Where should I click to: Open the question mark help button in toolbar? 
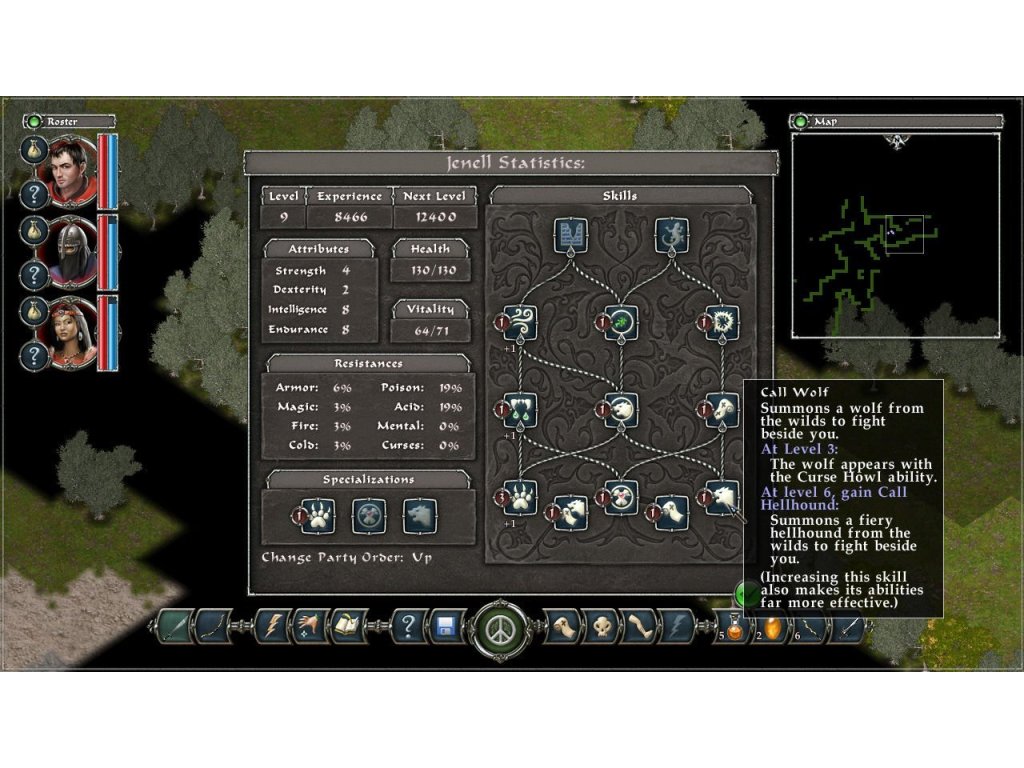(408, 627)
